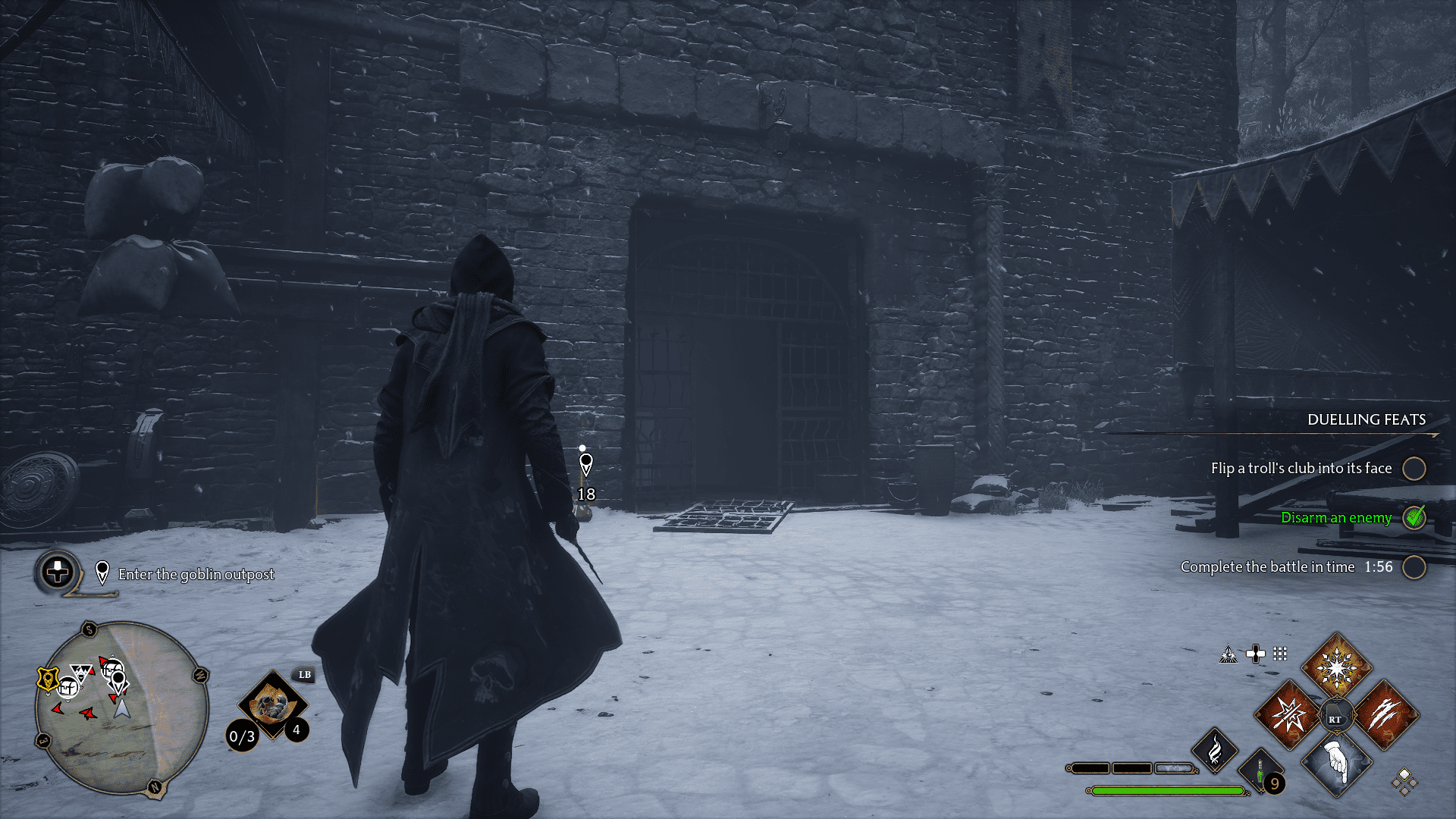Select the "Flip a troll's club" feat
This screenshot has height=819, width=1456.
pos(1301,469)
